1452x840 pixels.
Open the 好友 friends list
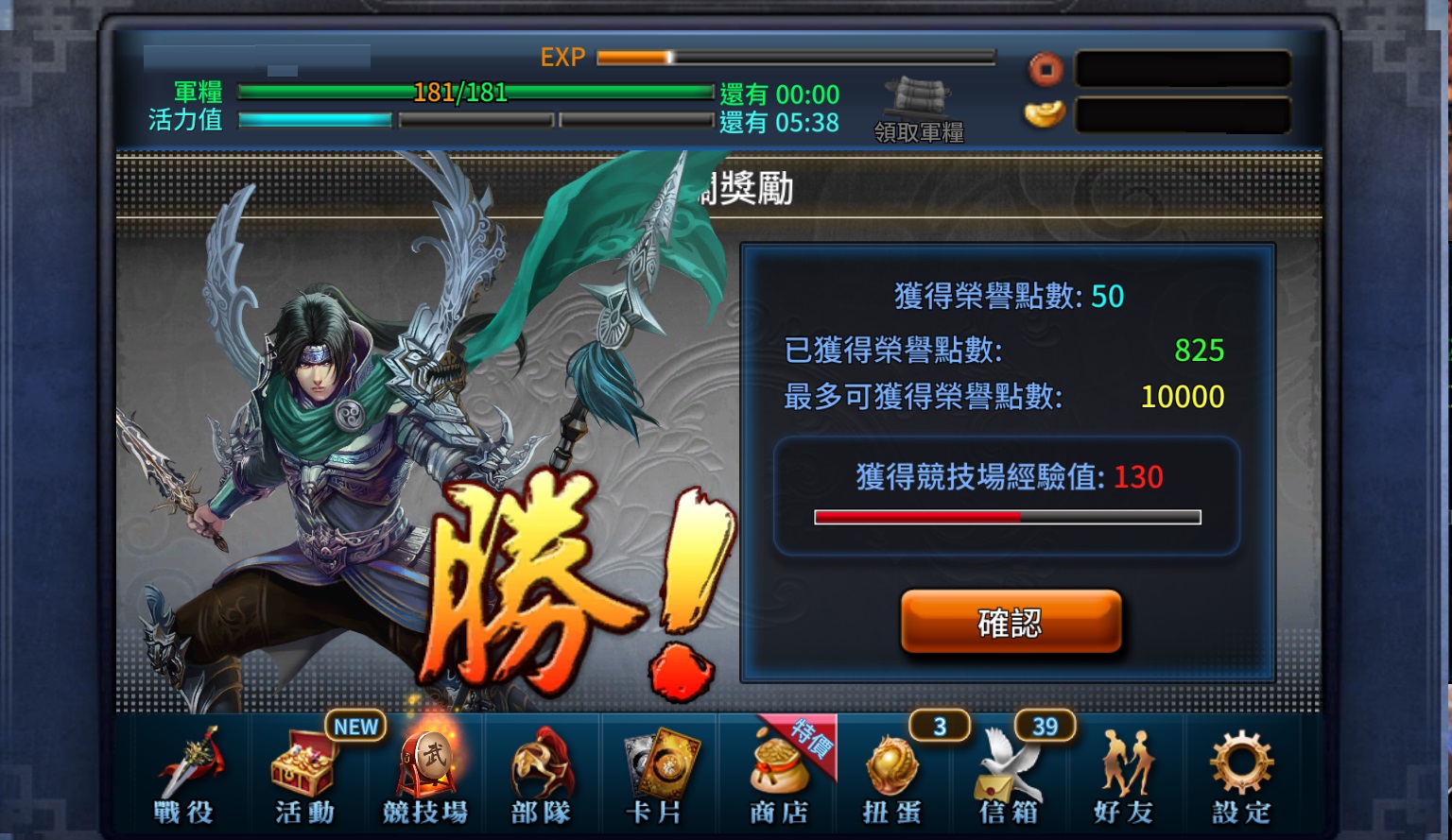[x=1127, y=775]
